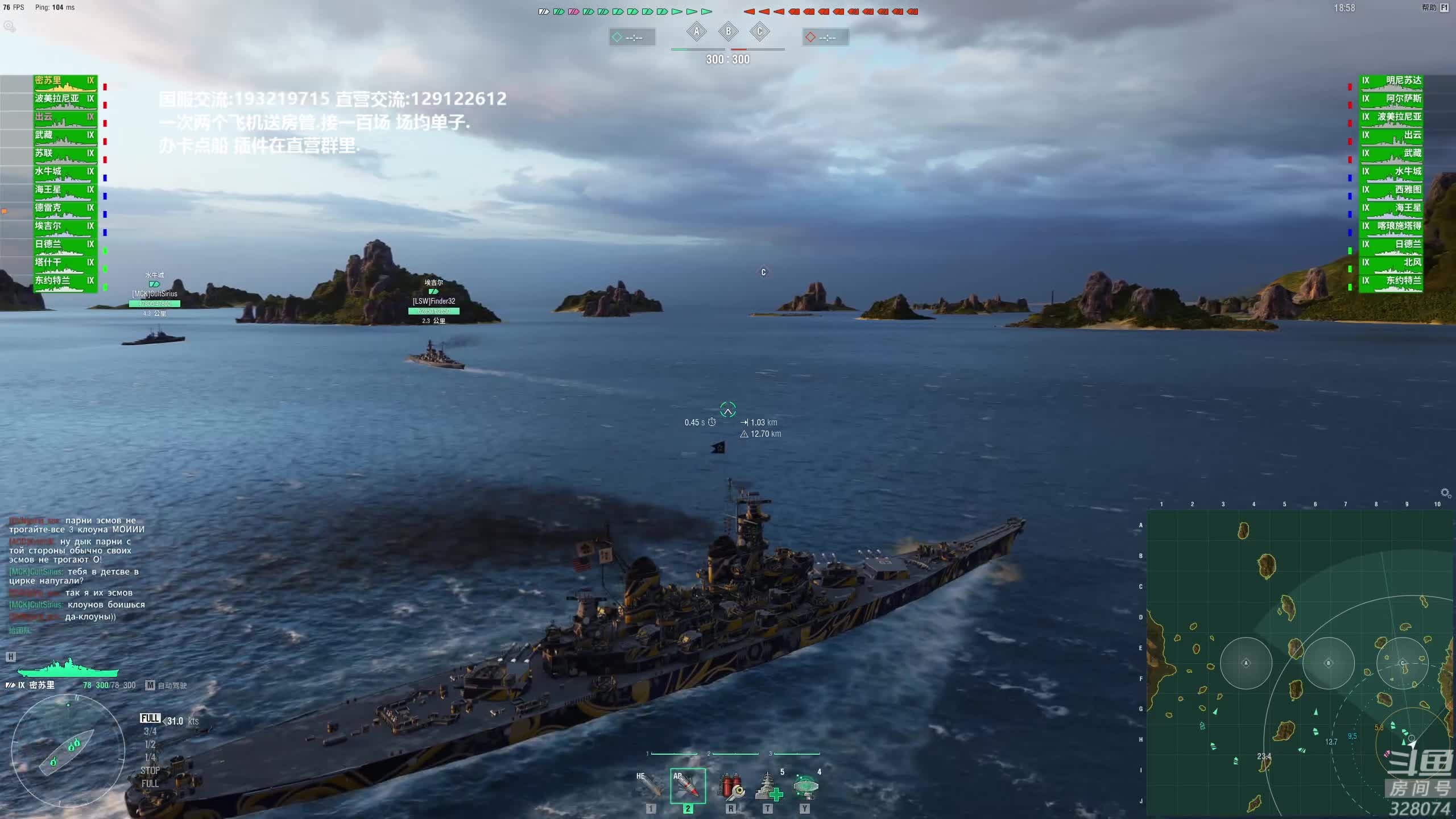Image resolution: width=1456 pixels, height=819 pixels.
Task: Choose enemy 西雅图 in the roster
Action: [1391, 191]
